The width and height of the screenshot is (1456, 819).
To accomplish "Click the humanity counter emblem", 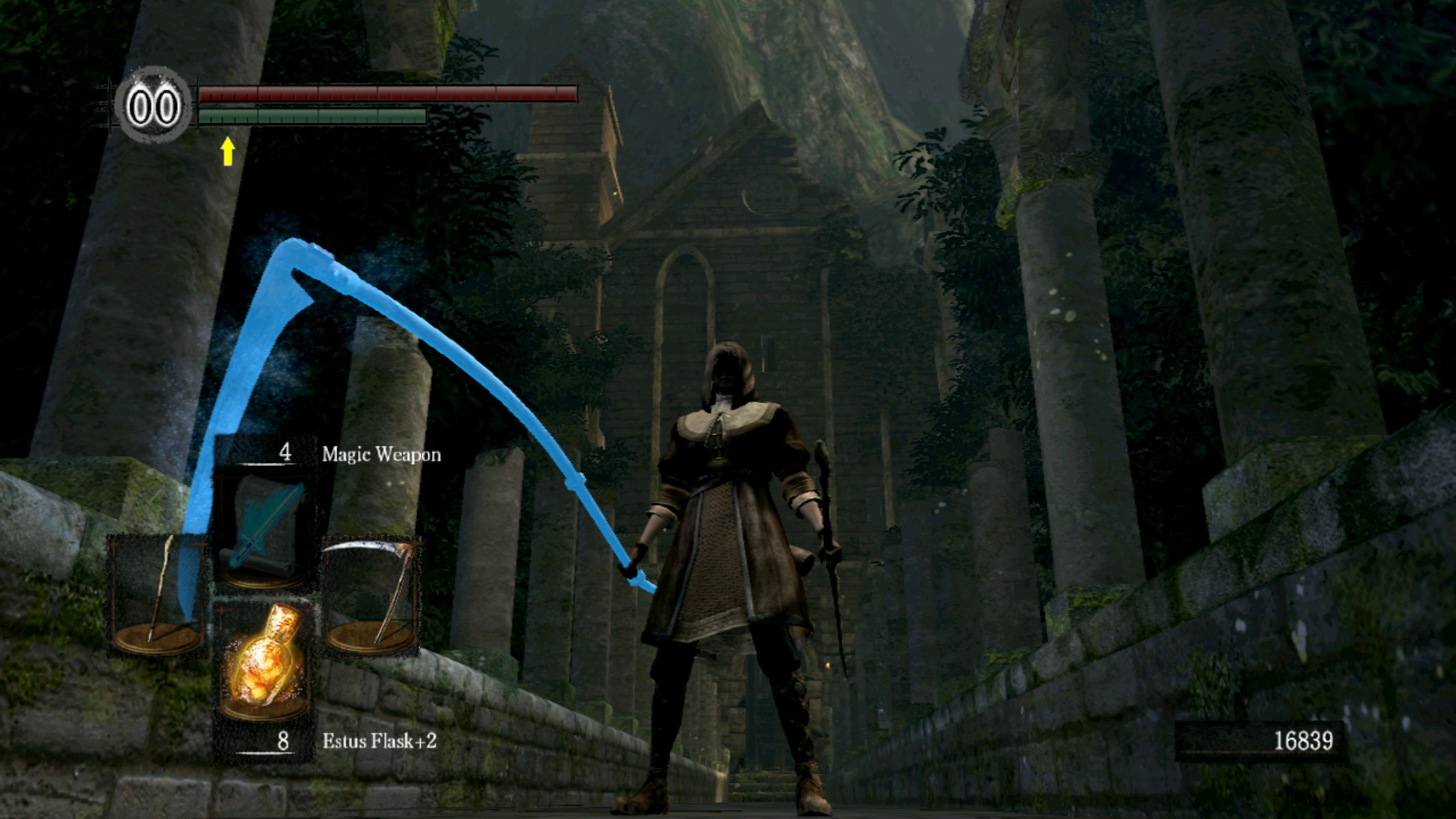I will coord(152,106).
